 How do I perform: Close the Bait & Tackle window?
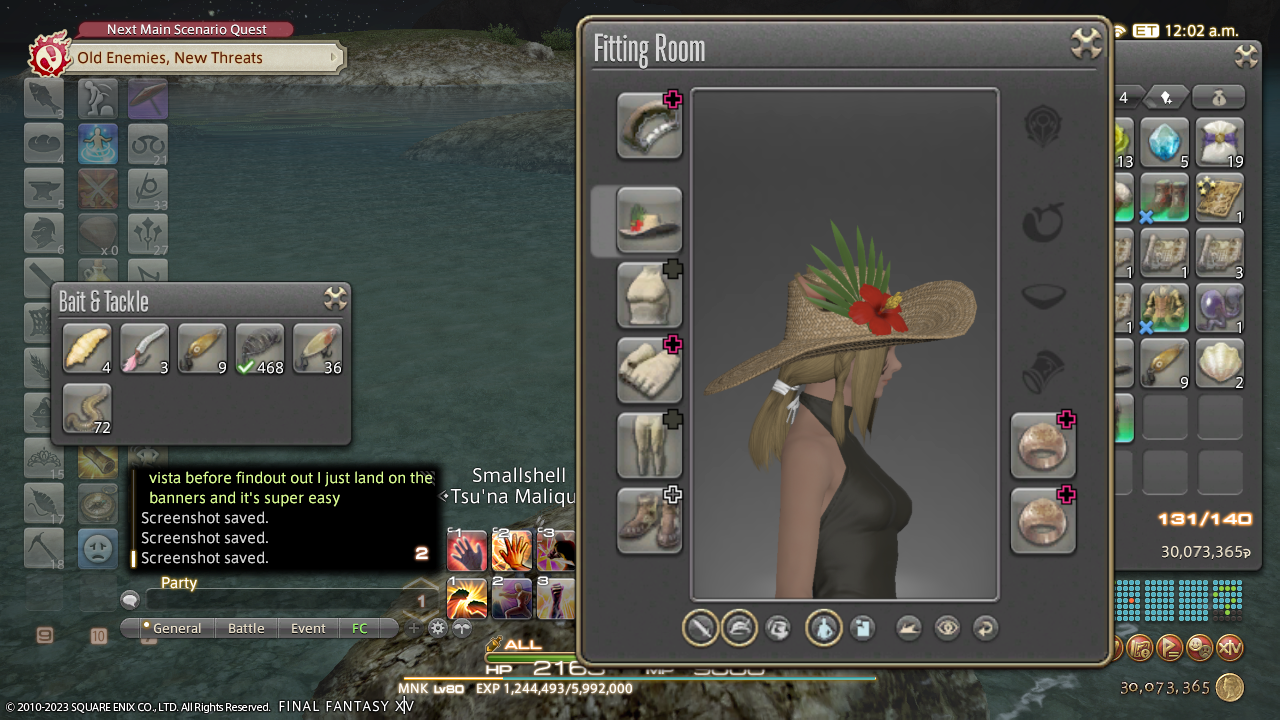[x=335, y=299]
